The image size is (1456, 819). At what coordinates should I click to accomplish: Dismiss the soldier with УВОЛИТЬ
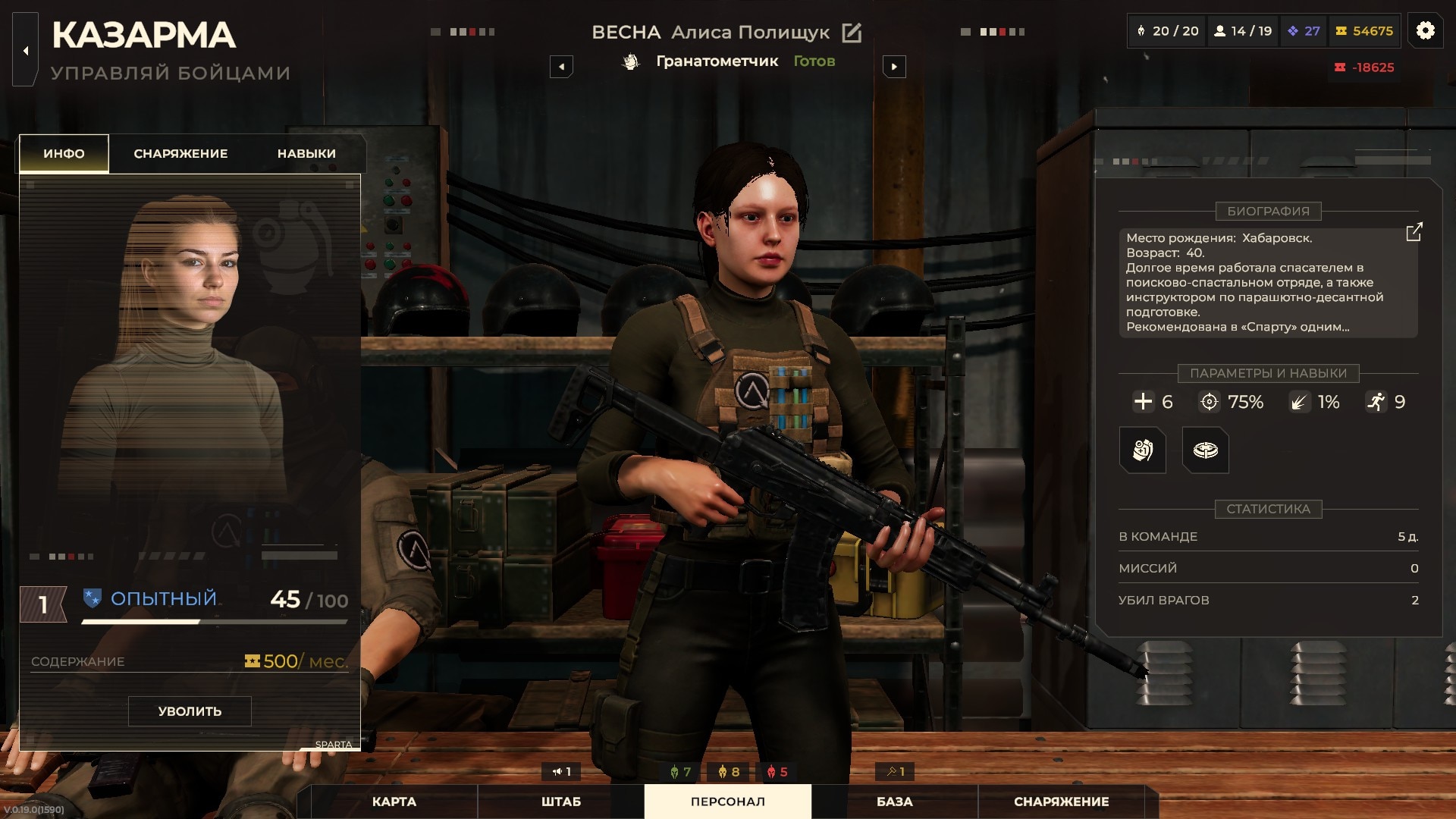(x=190, y=711)
